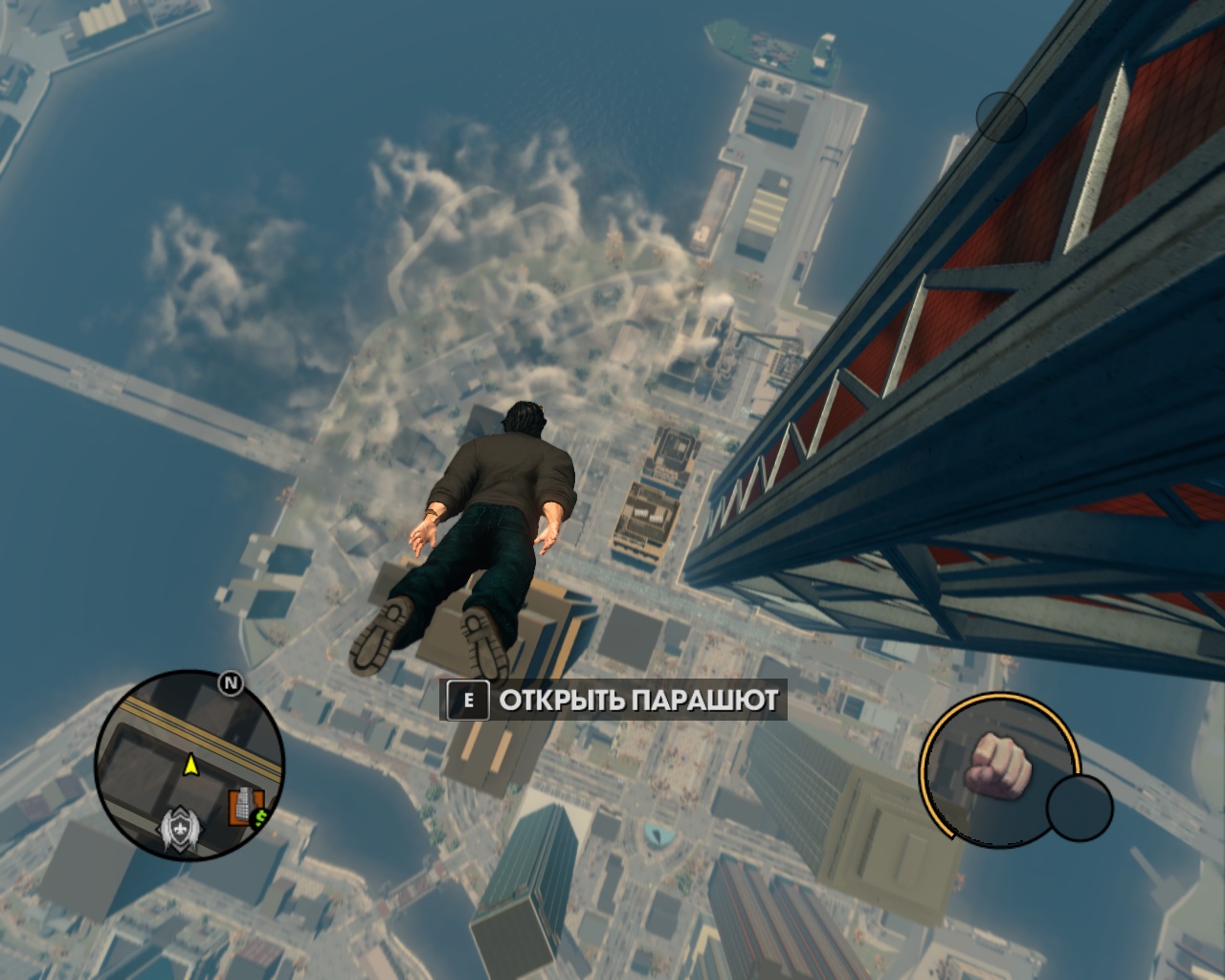Select the empty dark circle beside the fist
Viewport: 1225px width, 980px height.
point(1080,808)
